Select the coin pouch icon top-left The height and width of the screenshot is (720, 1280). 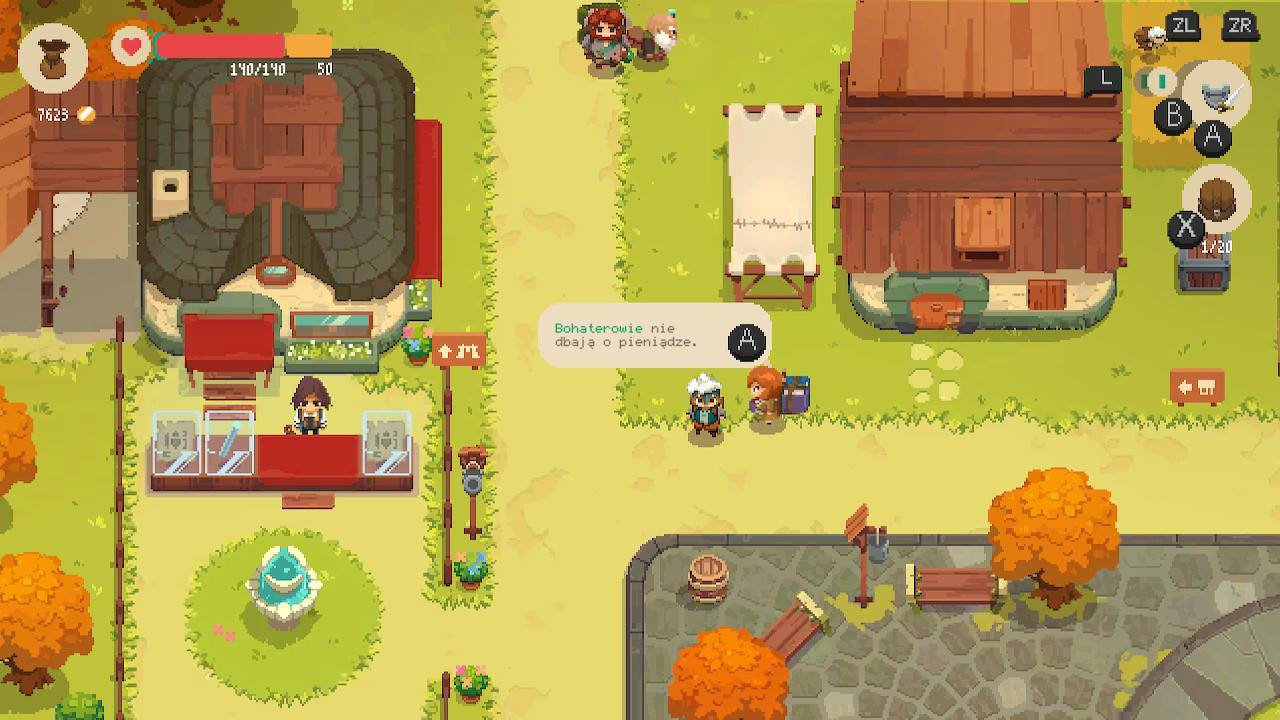[54, 58]
